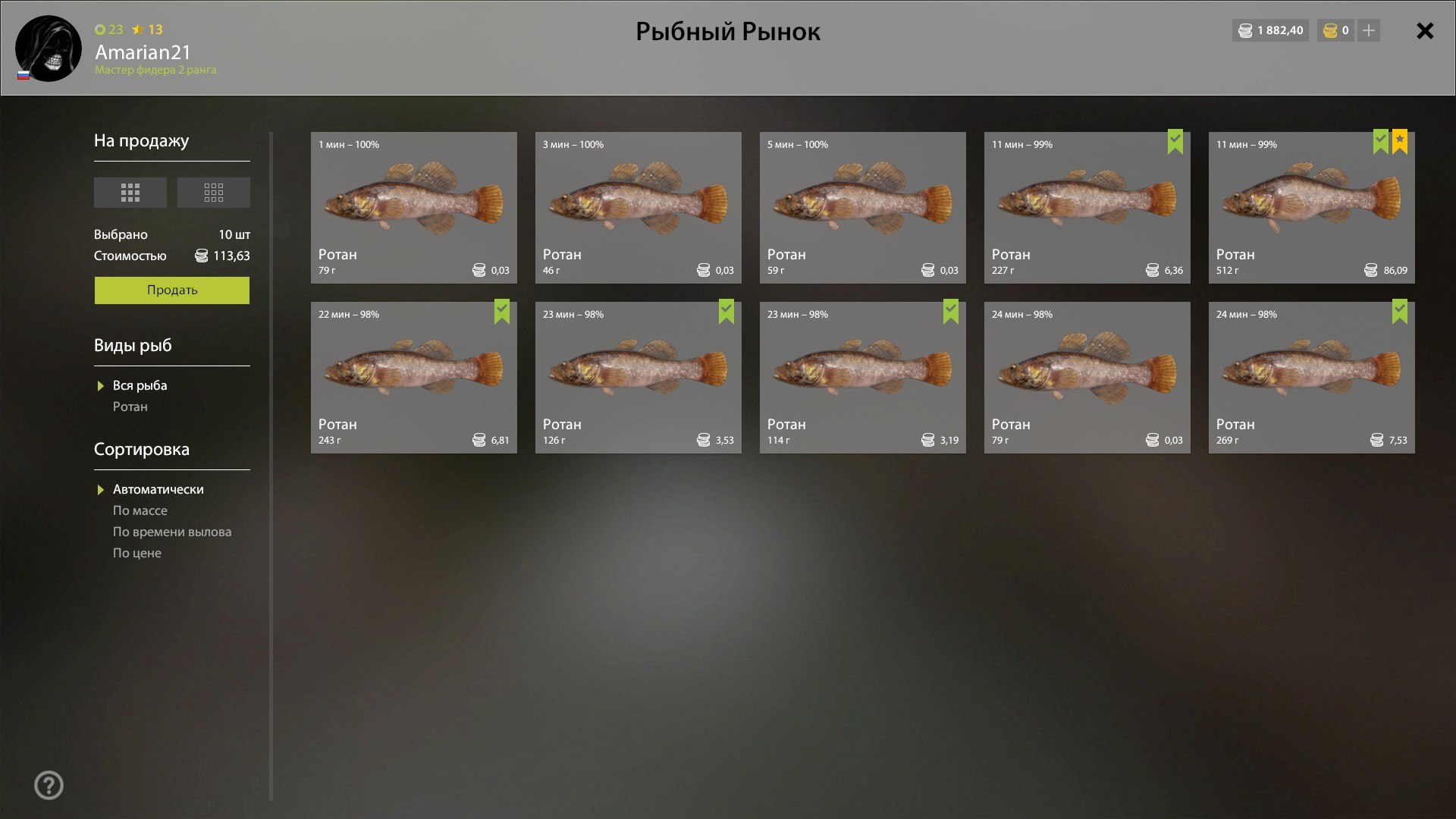Deselect all fish with the outlined grid button
The width and height of the screenshot is (1456, 819).
214,193
